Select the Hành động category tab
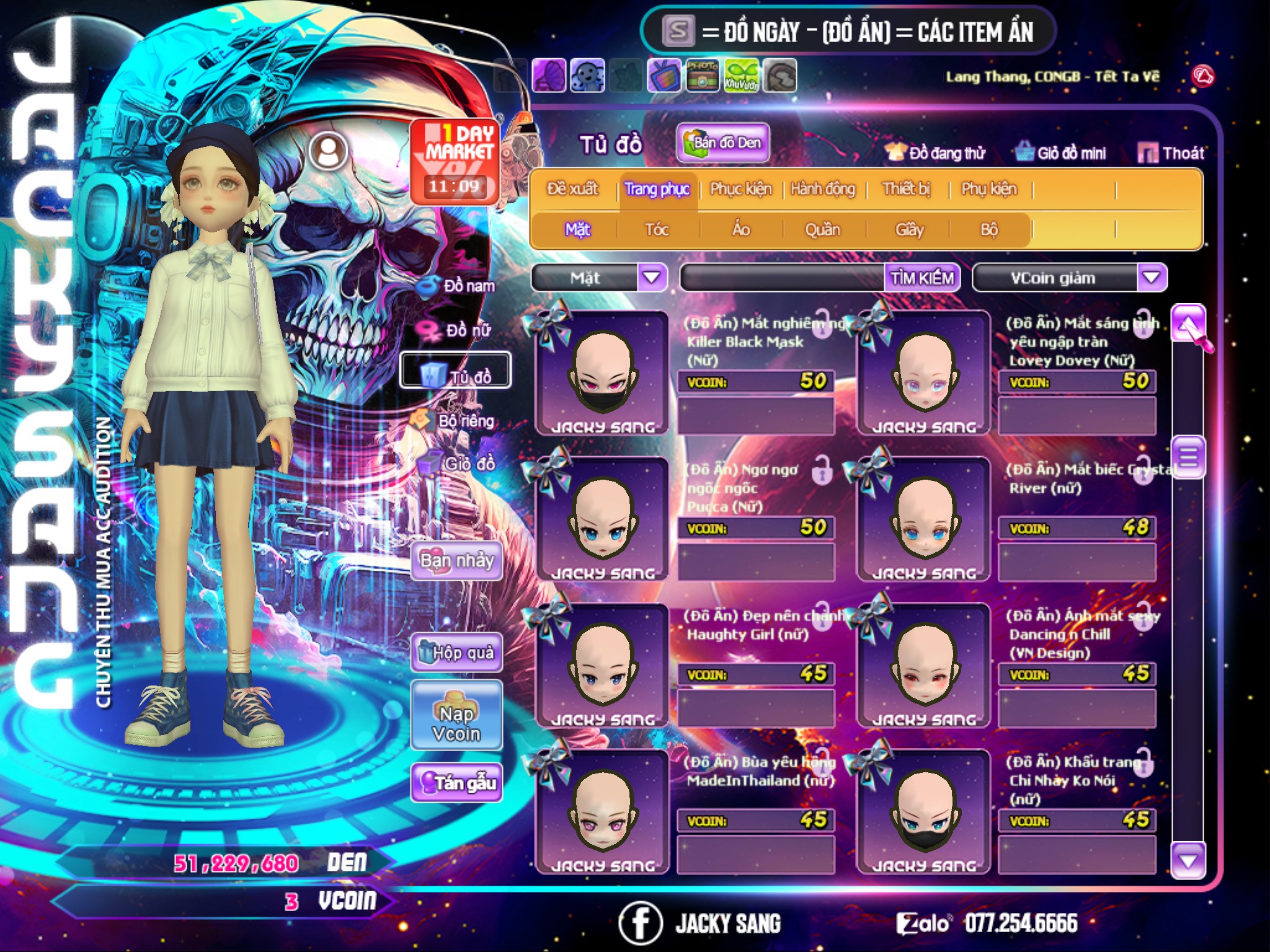Image resolution: width=1270 pixels, height=952 pixels. tap(823, 189)
